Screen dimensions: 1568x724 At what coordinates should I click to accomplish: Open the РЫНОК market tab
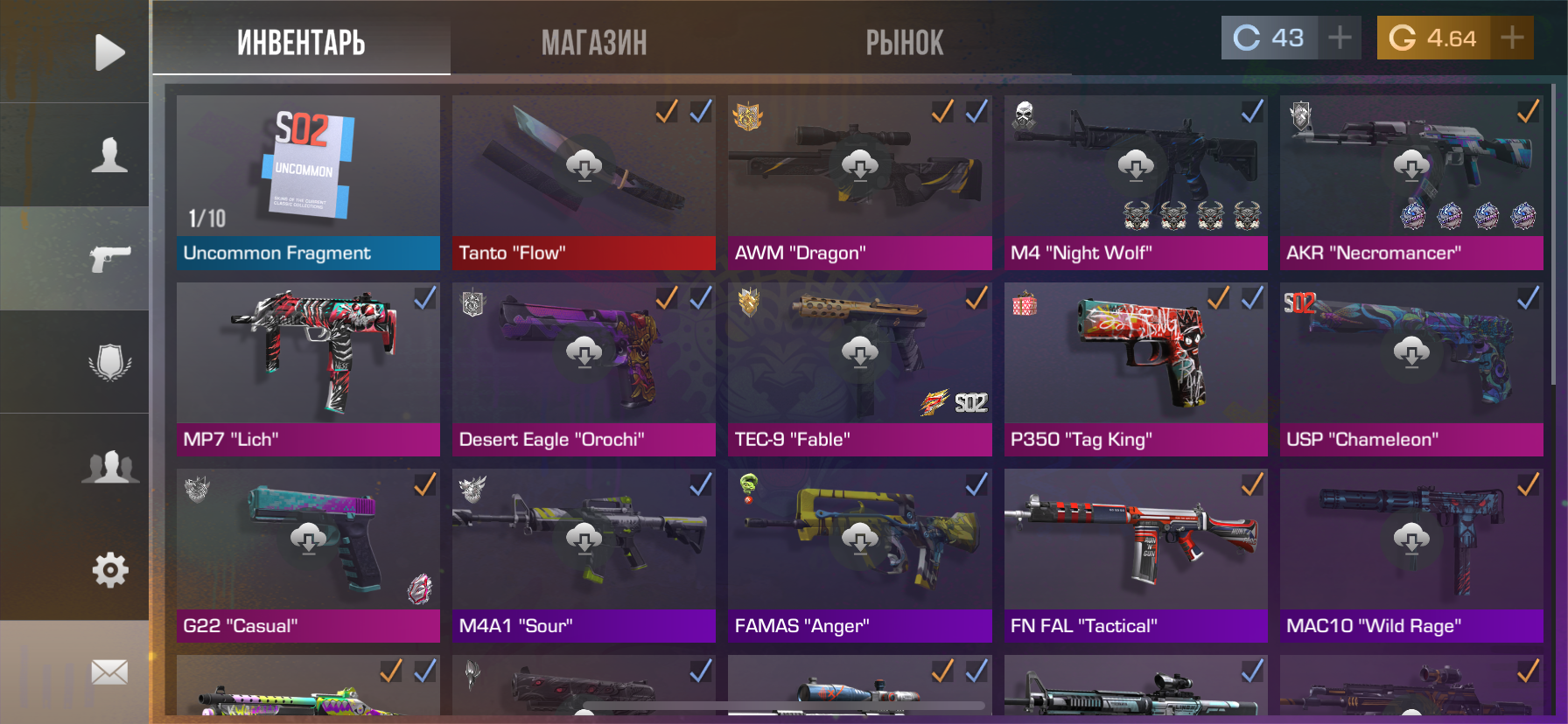(905, 42)
